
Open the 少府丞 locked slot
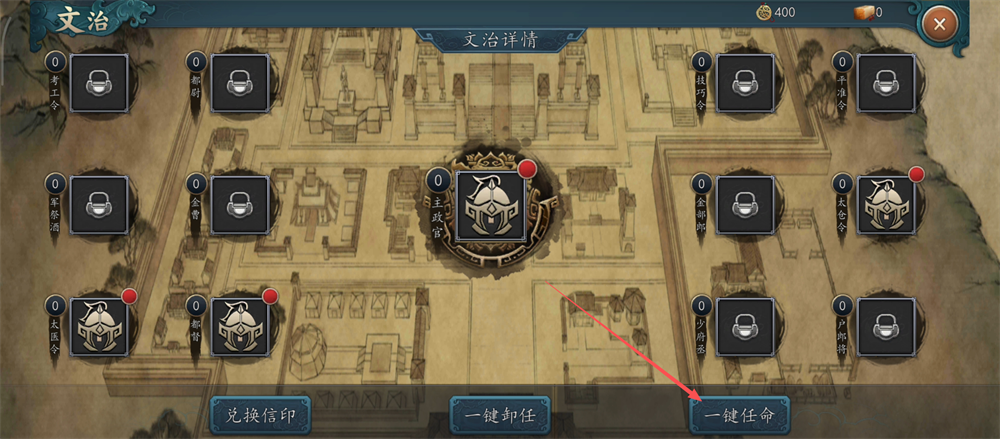[745, 326]
